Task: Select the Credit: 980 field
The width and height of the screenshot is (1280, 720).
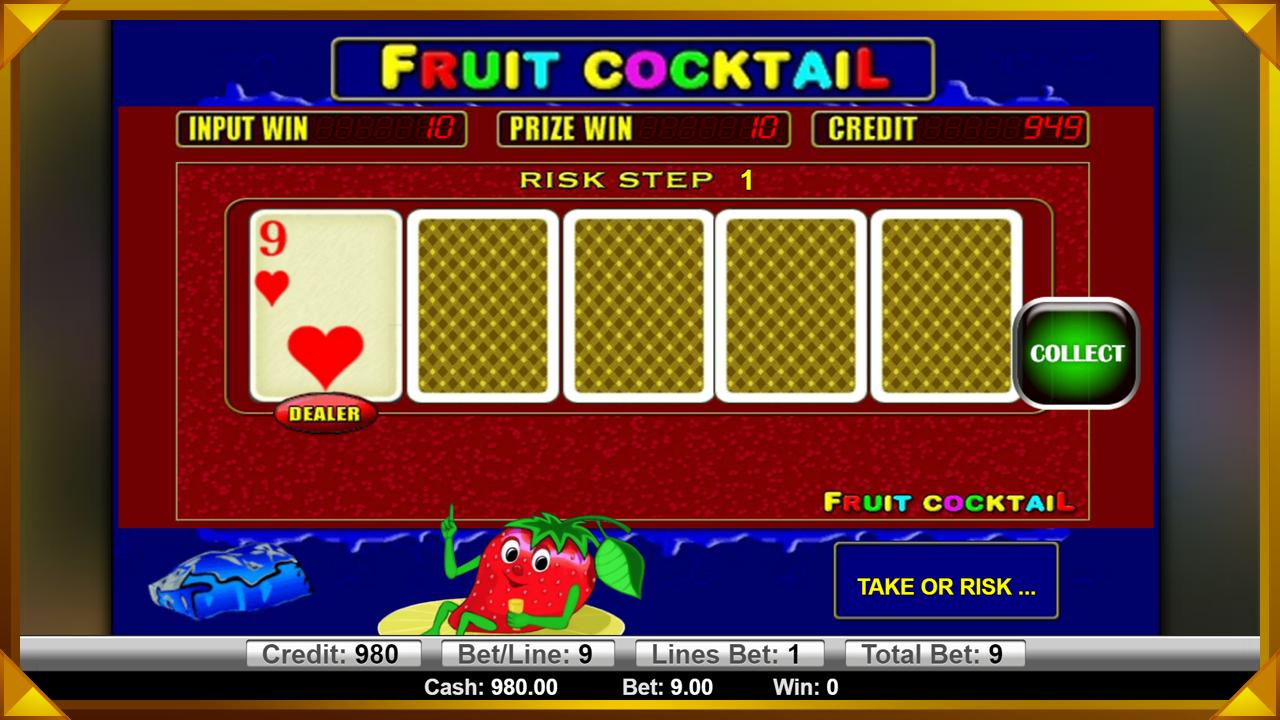Action: (x=334, y=653)
